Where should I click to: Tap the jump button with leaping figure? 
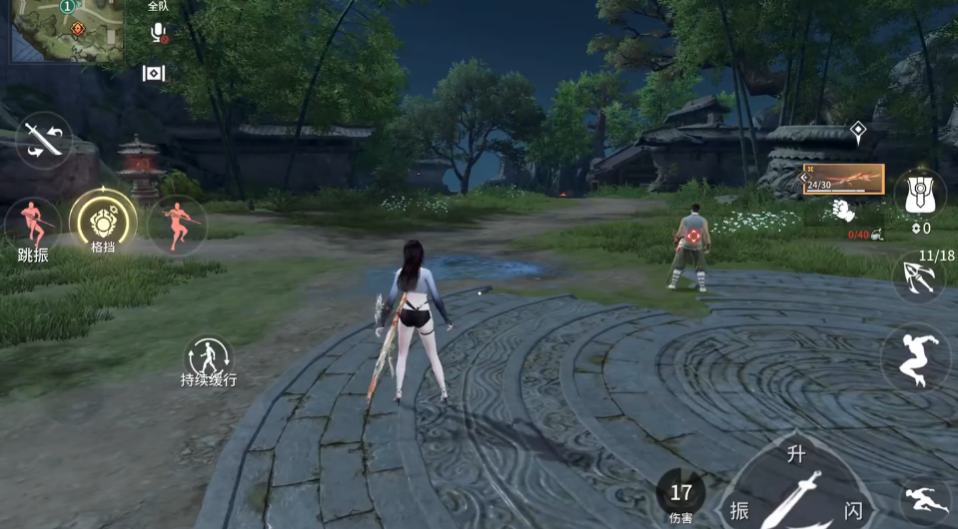tap(914, 357)
